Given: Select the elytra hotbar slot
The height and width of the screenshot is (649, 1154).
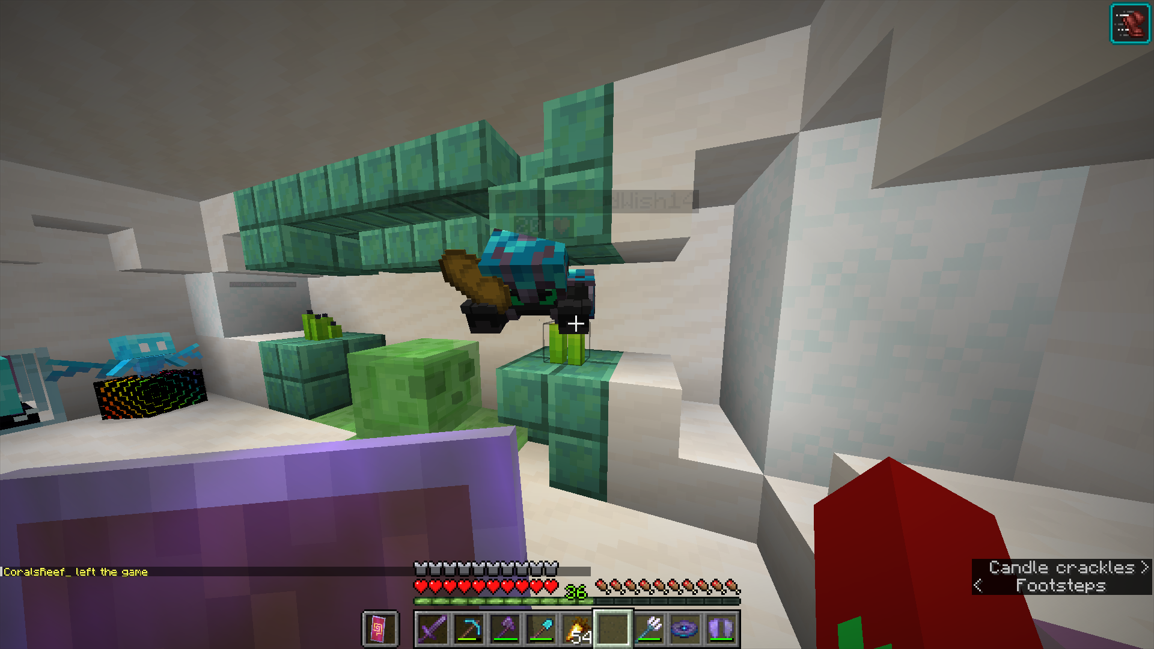Looking at the screenshot, I should point(721,629).
